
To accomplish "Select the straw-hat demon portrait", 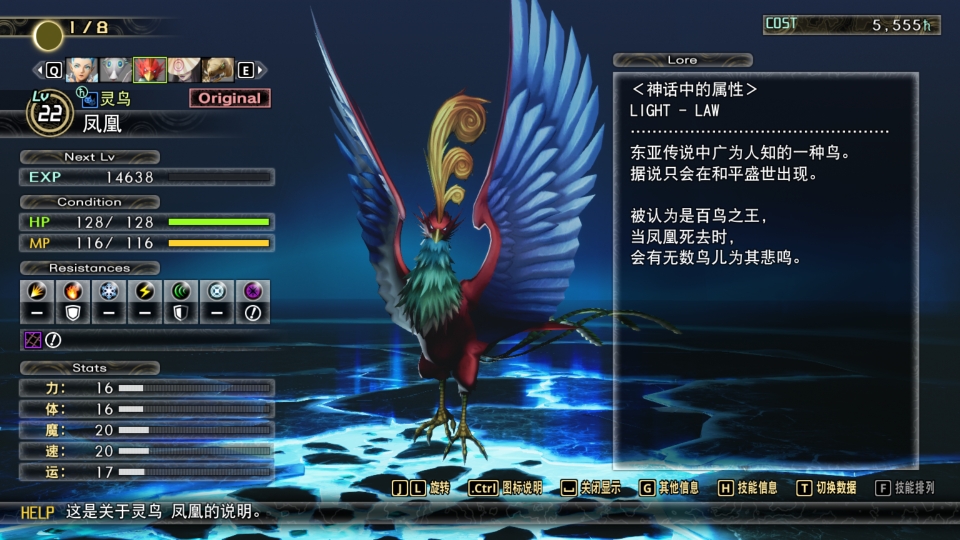I will pyautogui.click(x=184, y=70).
